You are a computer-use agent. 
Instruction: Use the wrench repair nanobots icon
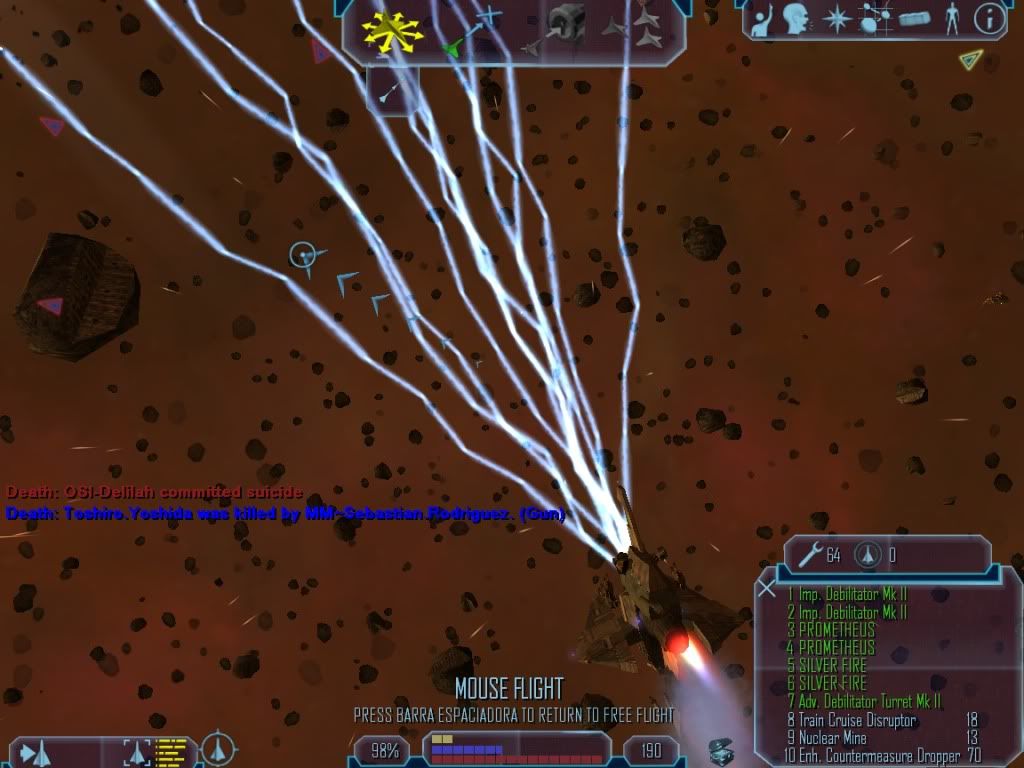(809, 554)
